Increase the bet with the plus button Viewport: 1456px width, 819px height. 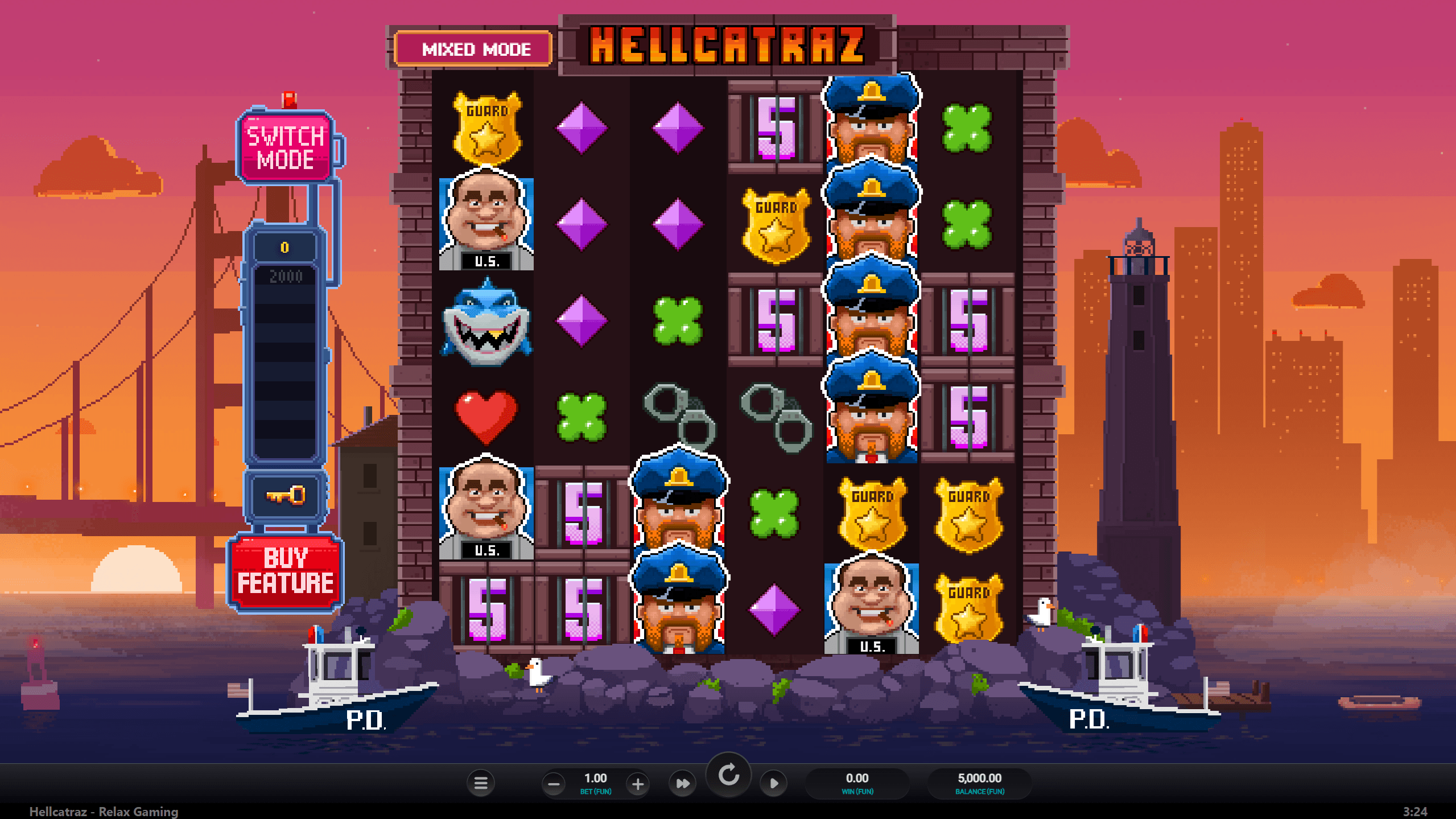point(638,784)
